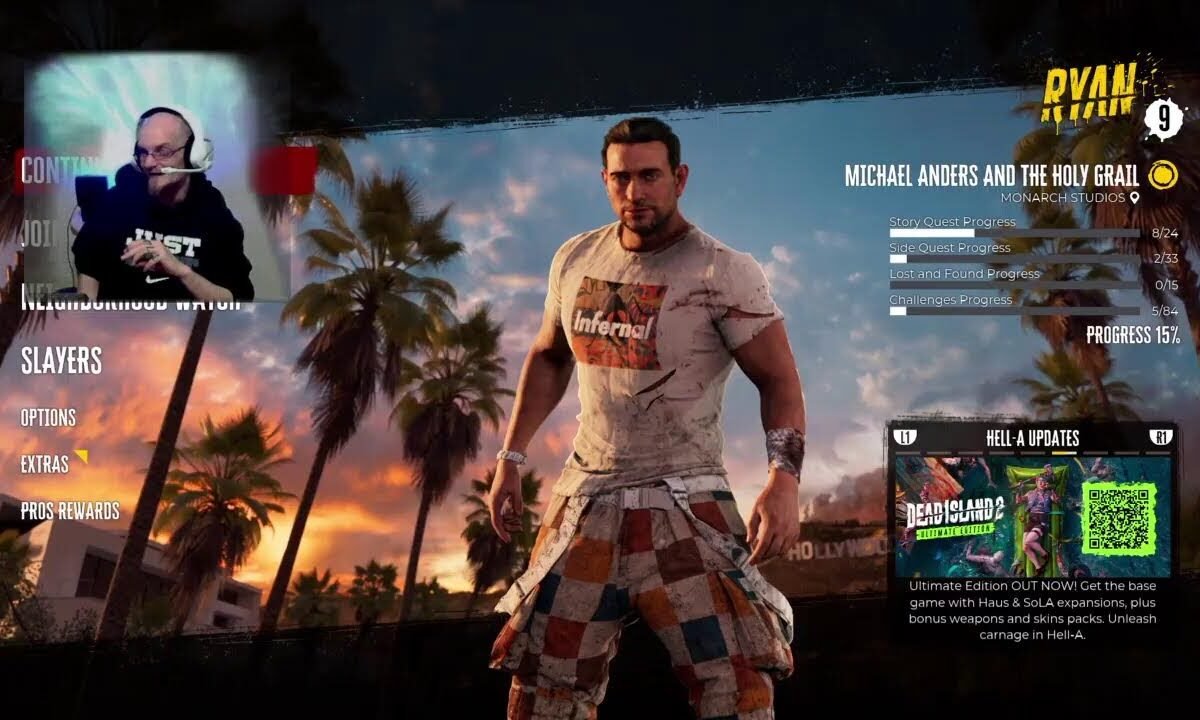This screenshot has width=1200, height=720.
Task: Open the Options menu
Action: point(48,418)
